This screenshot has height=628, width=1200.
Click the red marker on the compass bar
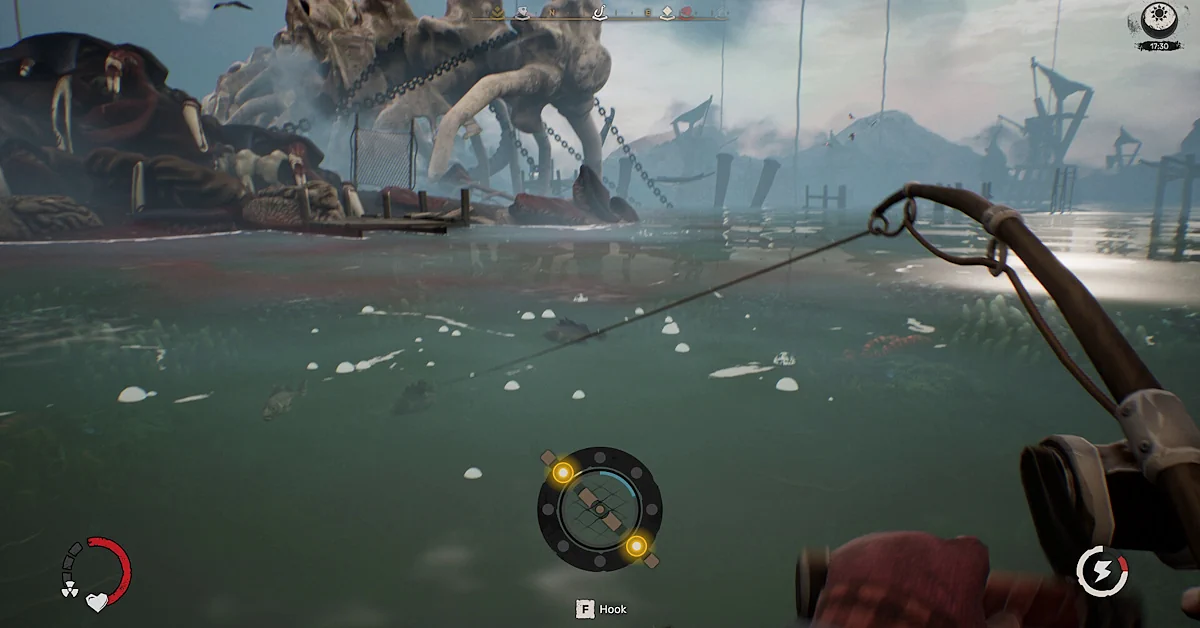[x=686, y=13]
